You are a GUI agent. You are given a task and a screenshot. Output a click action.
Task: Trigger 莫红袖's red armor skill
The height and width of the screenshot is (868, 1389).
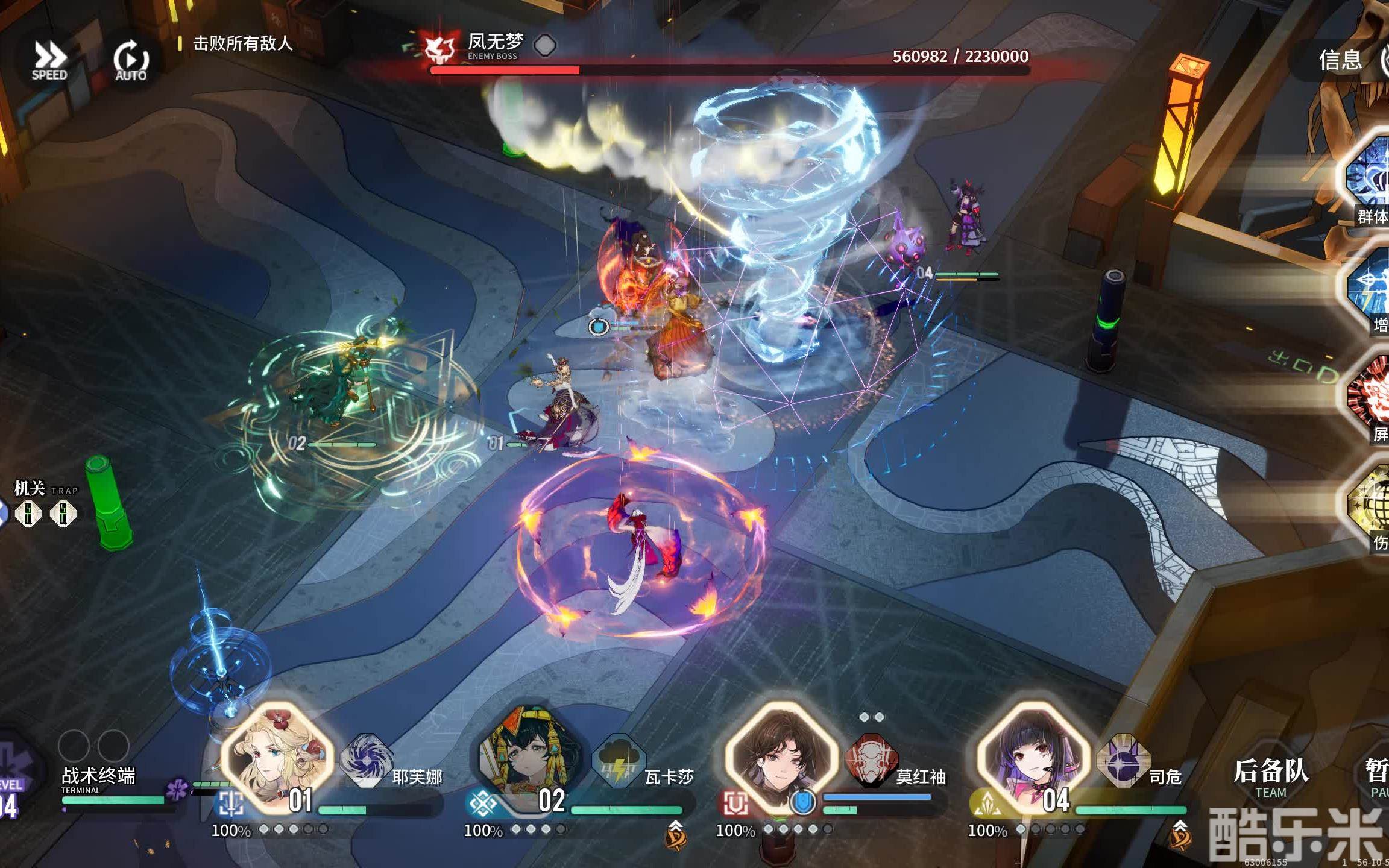pos(871,760)
